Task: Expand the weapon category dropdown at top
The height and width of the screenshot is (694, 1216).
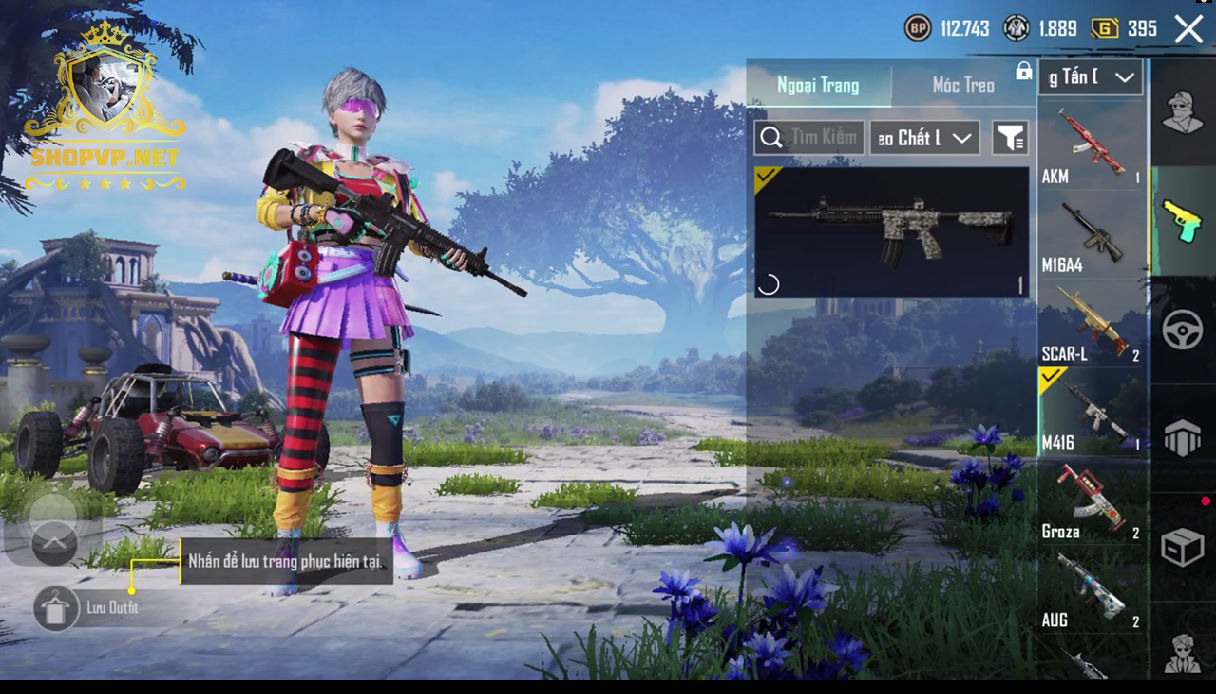Action: pos(1091,77)
